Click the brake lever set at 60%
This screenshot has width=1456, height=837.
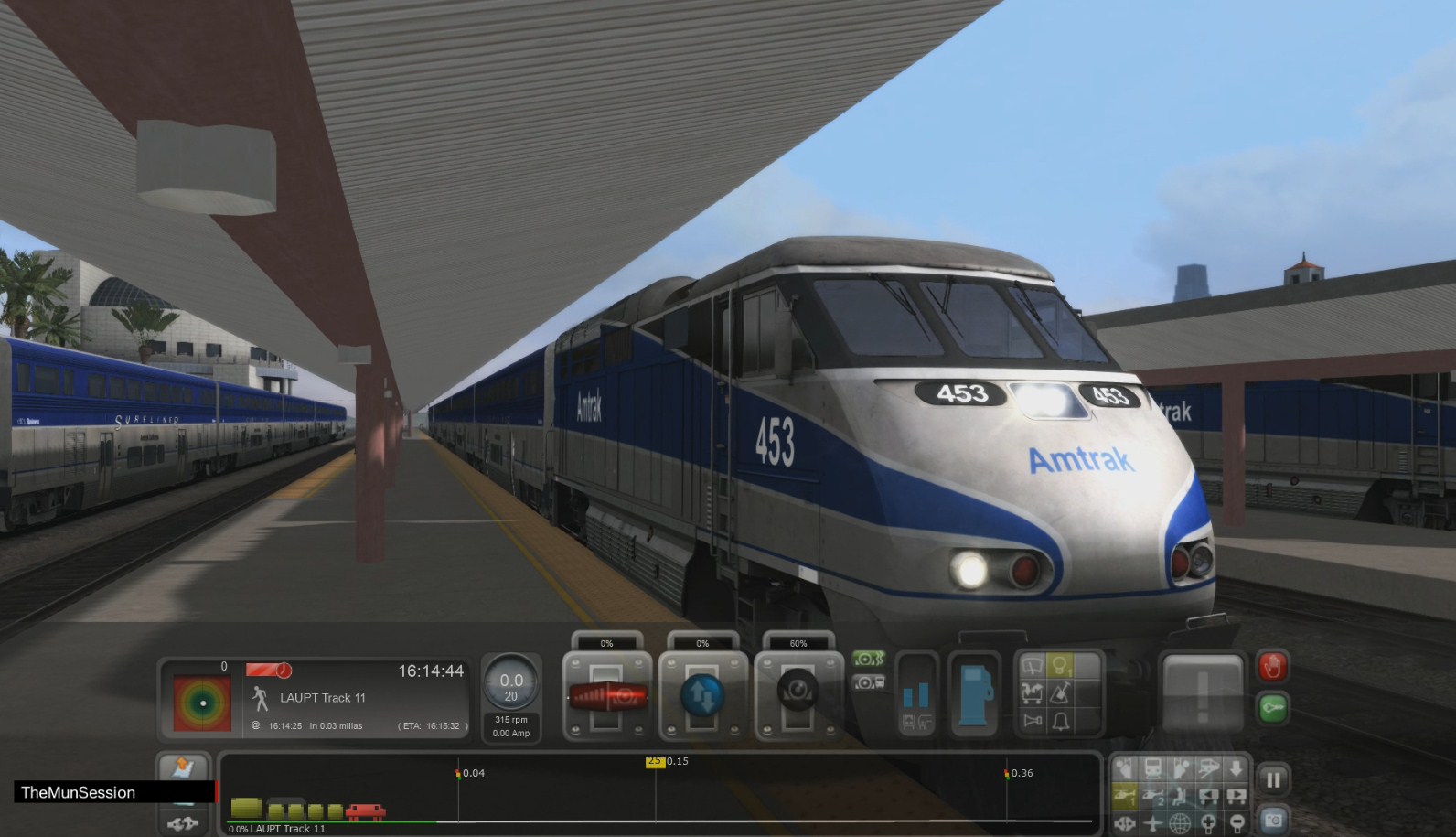pyautogui.click(x=798, y=693)
